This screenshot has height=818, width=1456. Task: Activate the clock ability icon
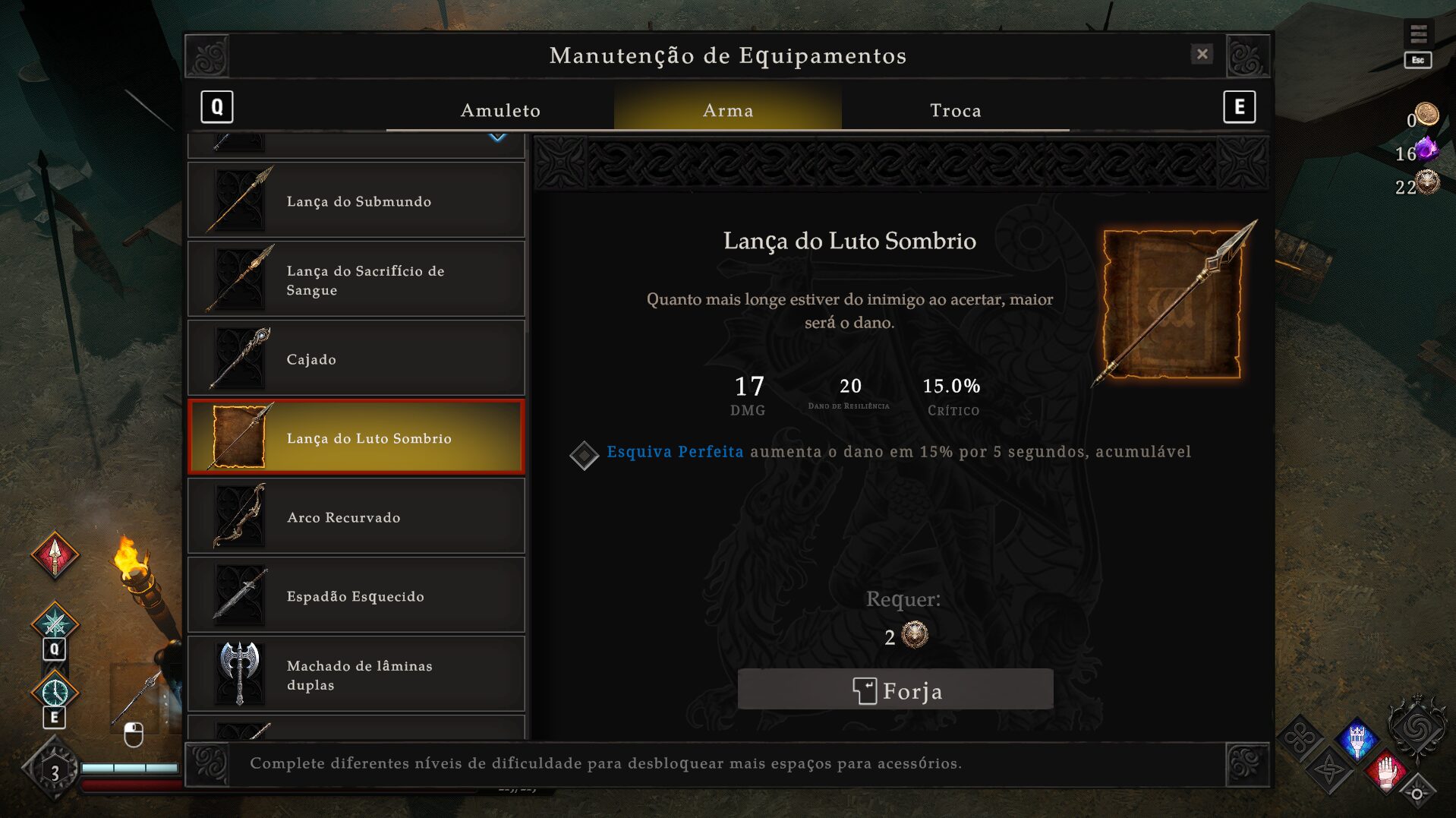(55, 692)
